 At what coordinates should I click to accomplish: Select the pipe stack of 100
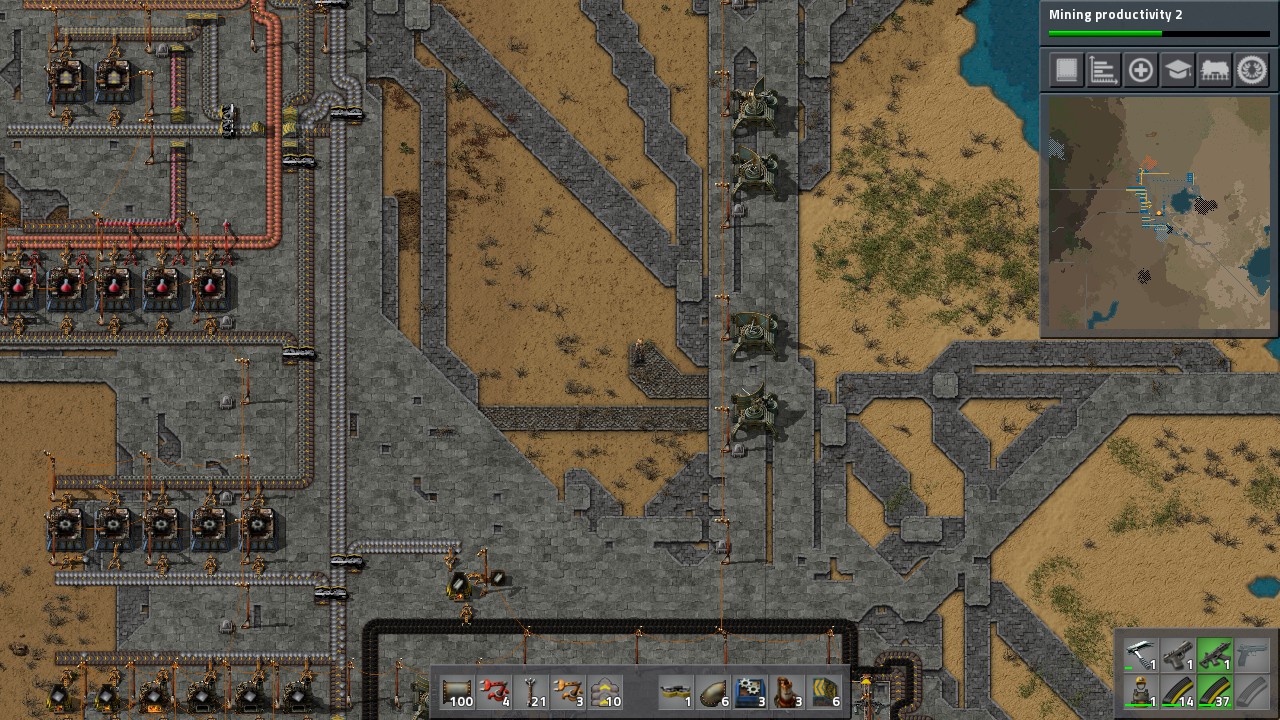(x=457, y=692)
